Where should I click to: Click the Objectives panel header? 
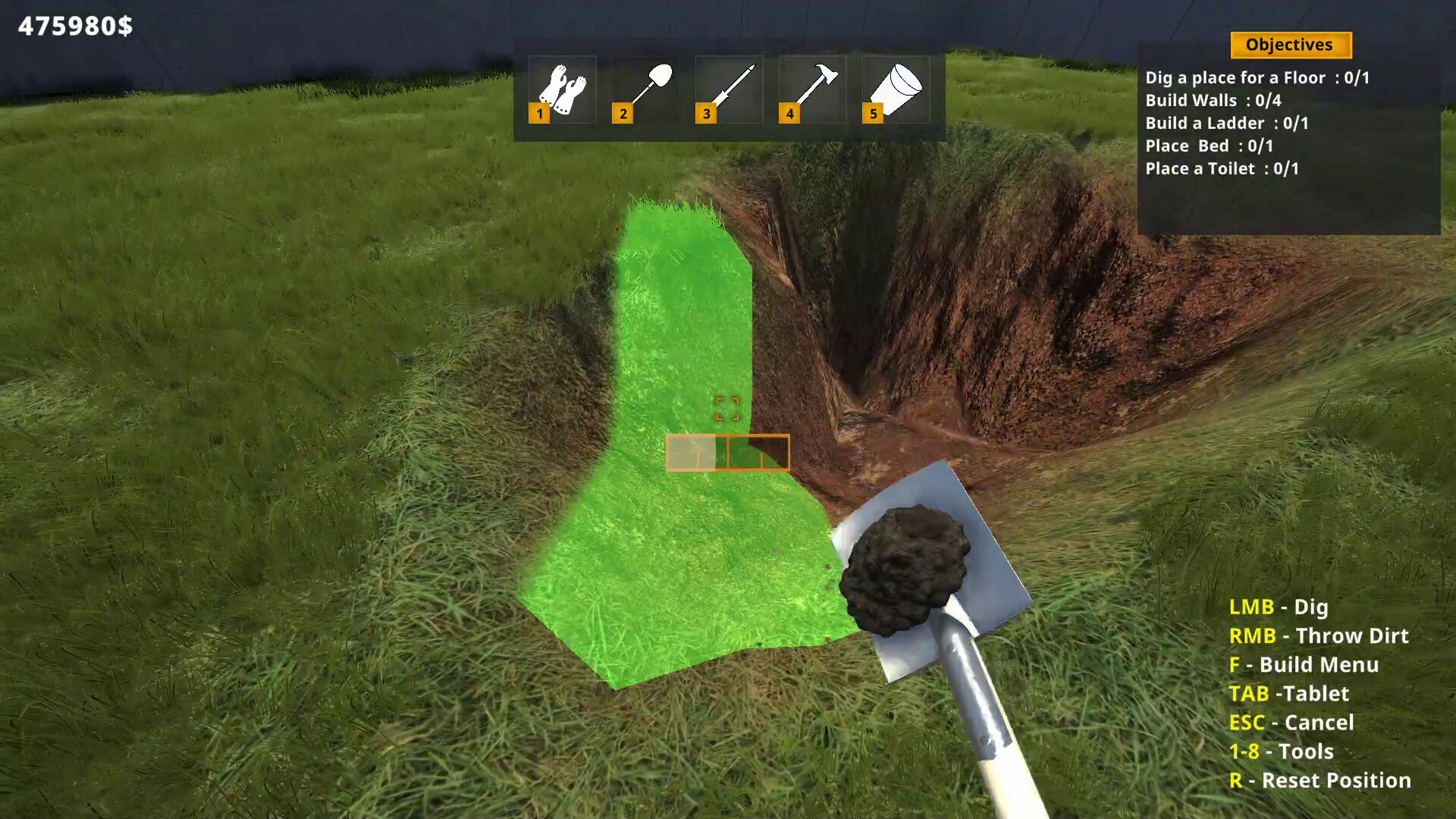(1290, 45)
